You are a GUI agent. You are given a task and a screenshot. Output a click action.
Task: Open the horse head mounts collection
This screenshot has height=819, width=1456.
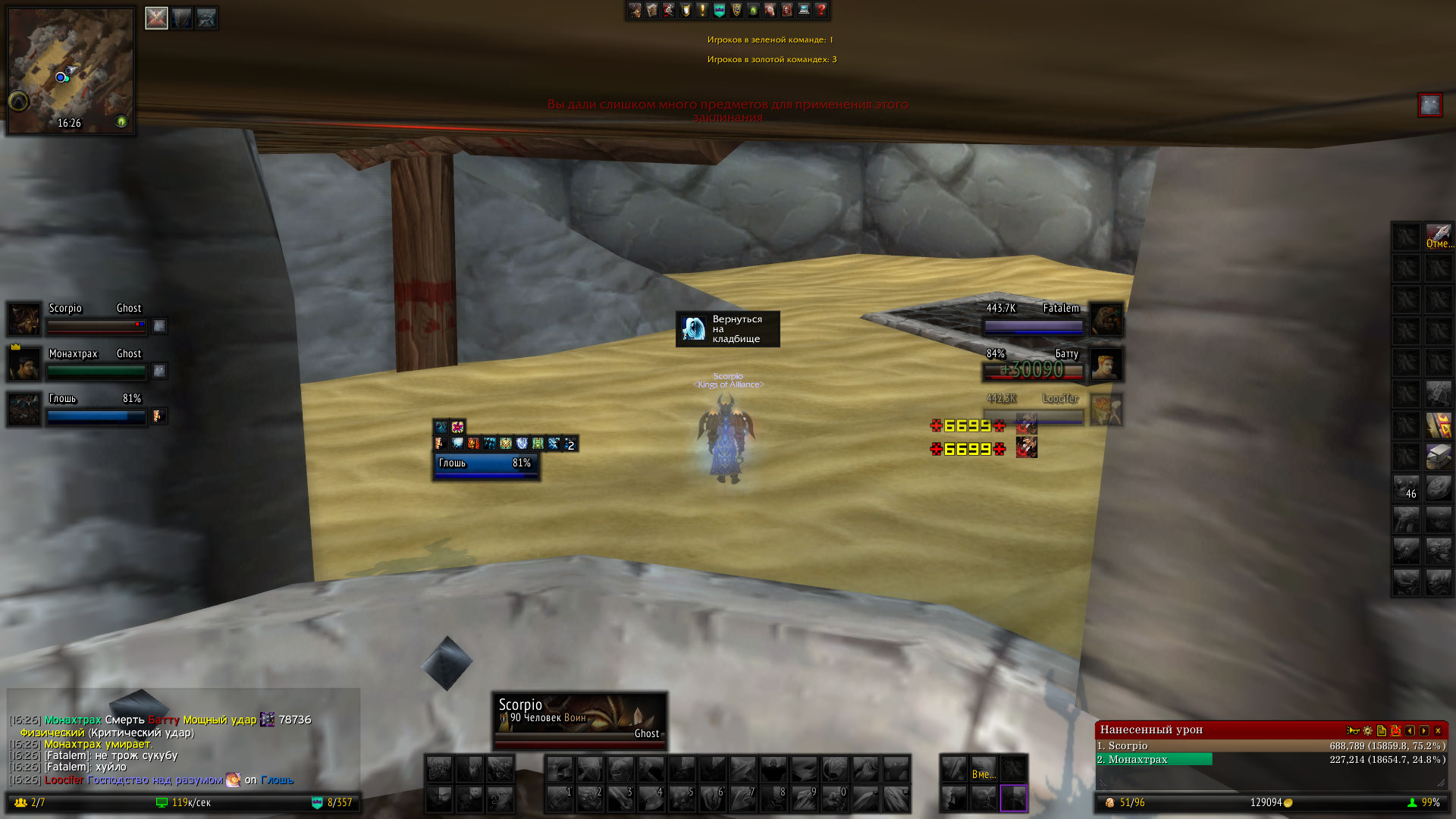(770, 10)
